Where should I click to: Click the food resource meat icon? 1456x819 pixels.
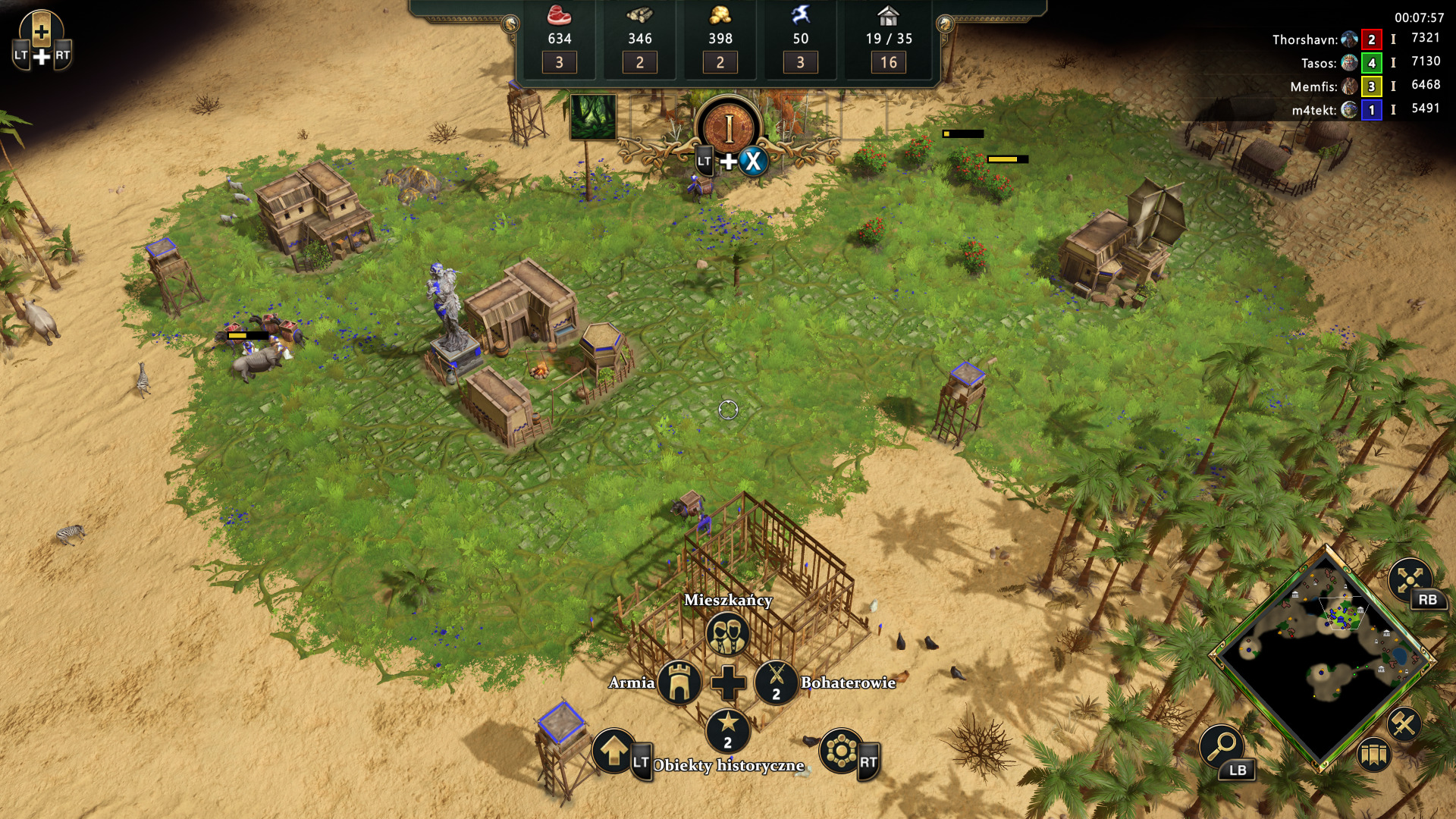(559, 15)
